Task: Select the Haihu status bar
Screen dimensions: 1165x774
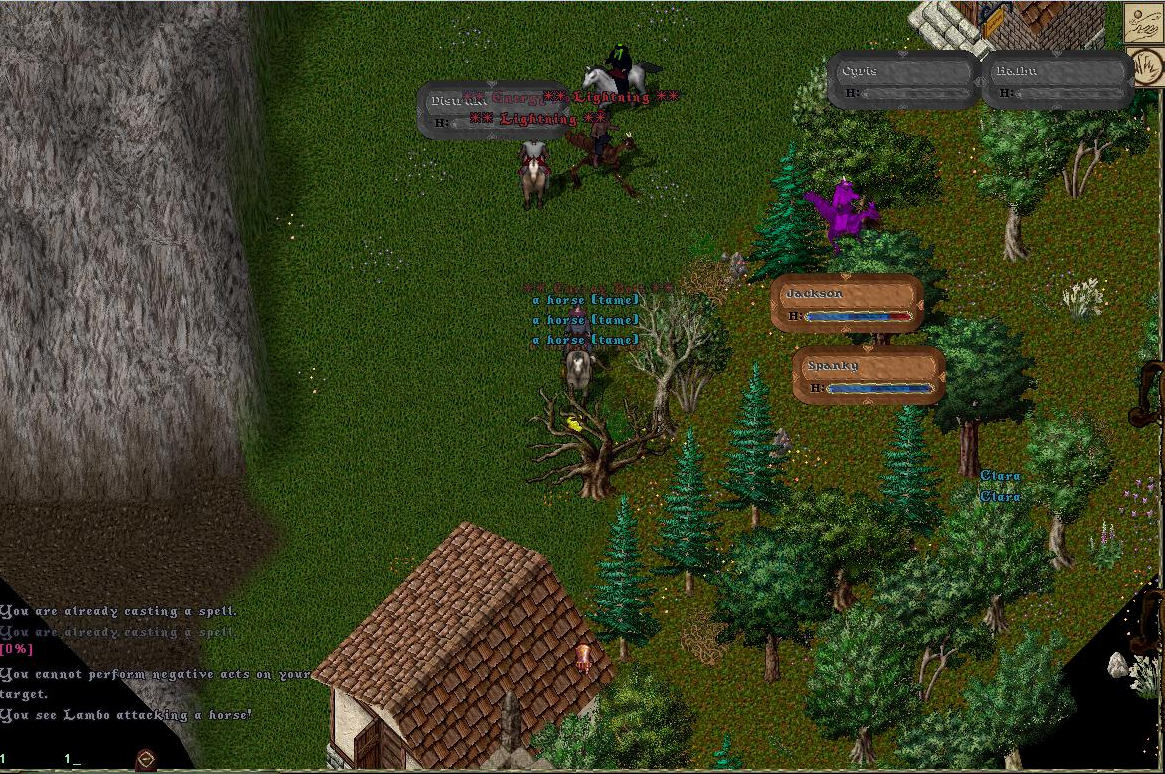Action: tap(1058, 80)
